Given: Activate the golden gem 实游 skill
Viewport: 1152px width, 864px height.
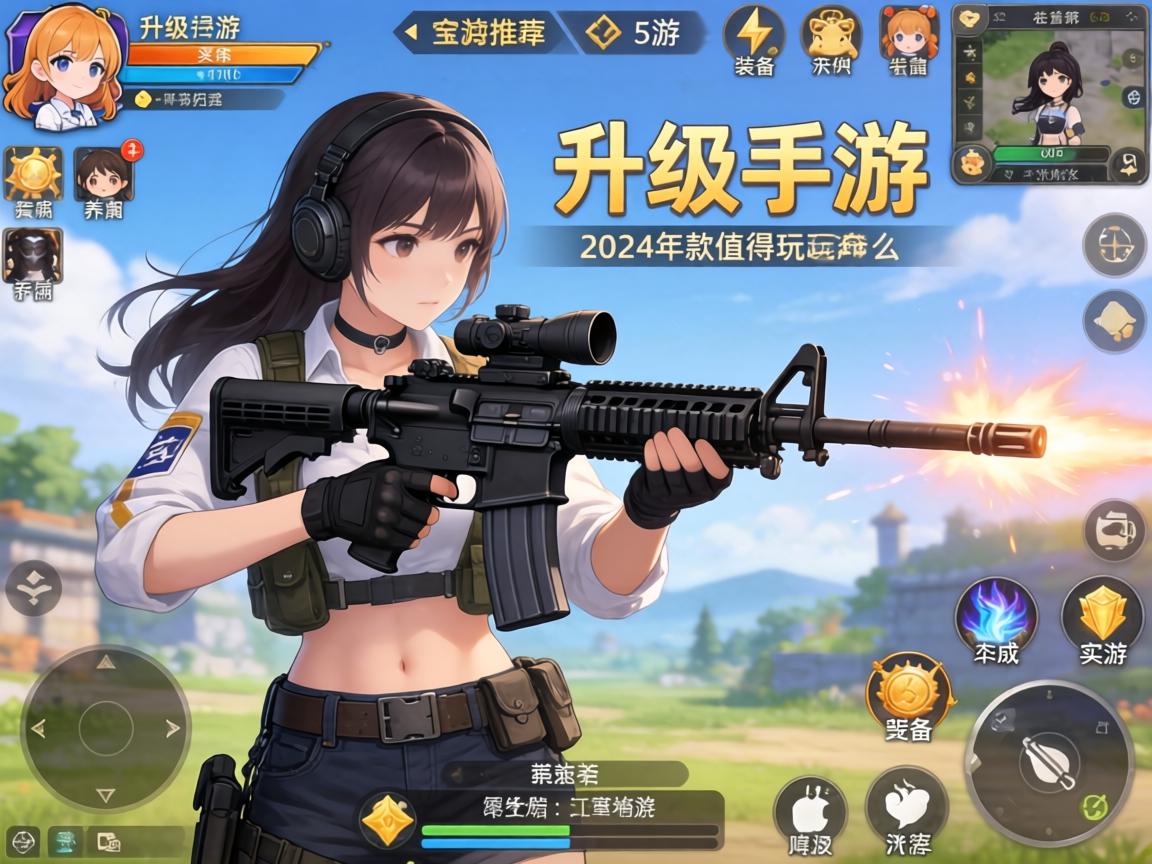Looking at the screenshot, I should [x=1102, y=612].
